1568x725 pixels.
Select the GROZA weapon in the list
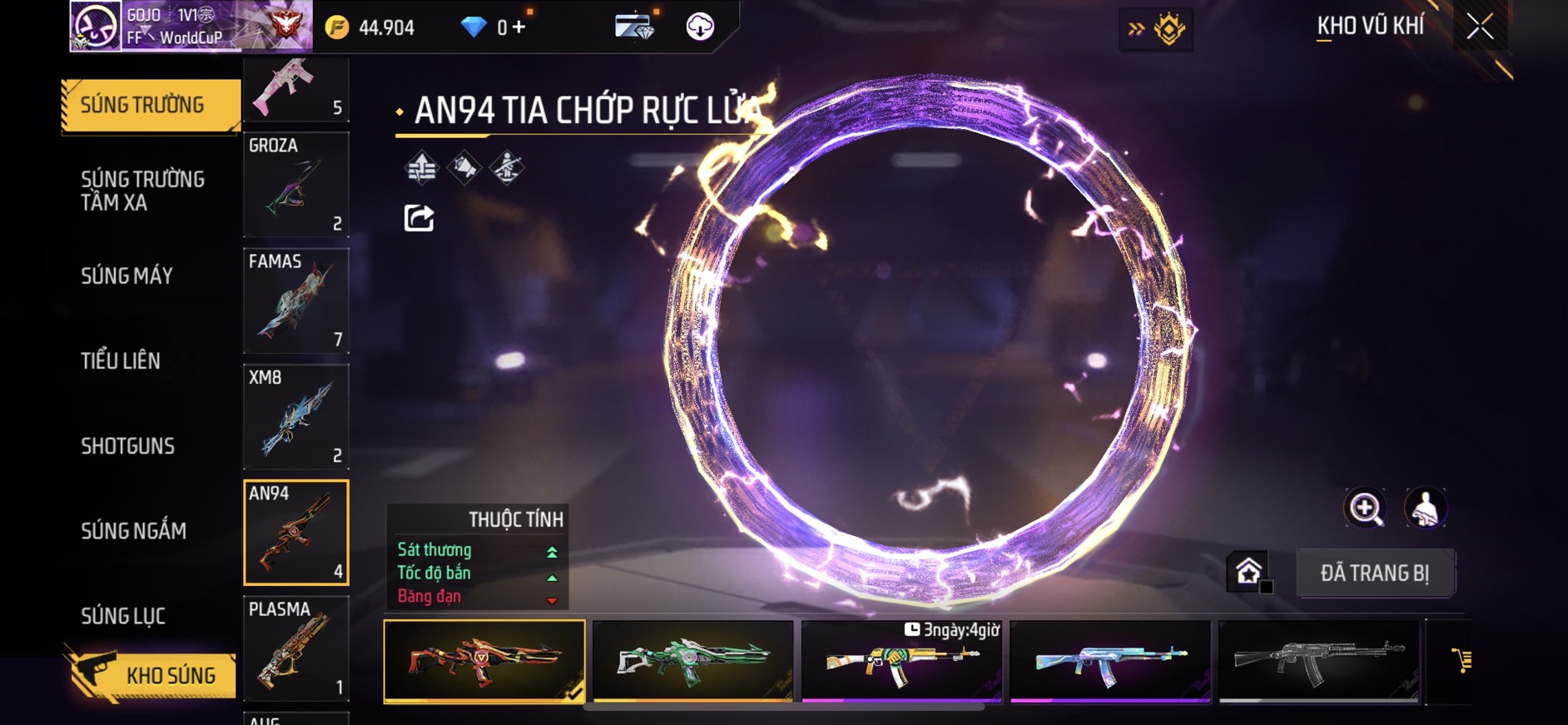[x=295, y=185]
